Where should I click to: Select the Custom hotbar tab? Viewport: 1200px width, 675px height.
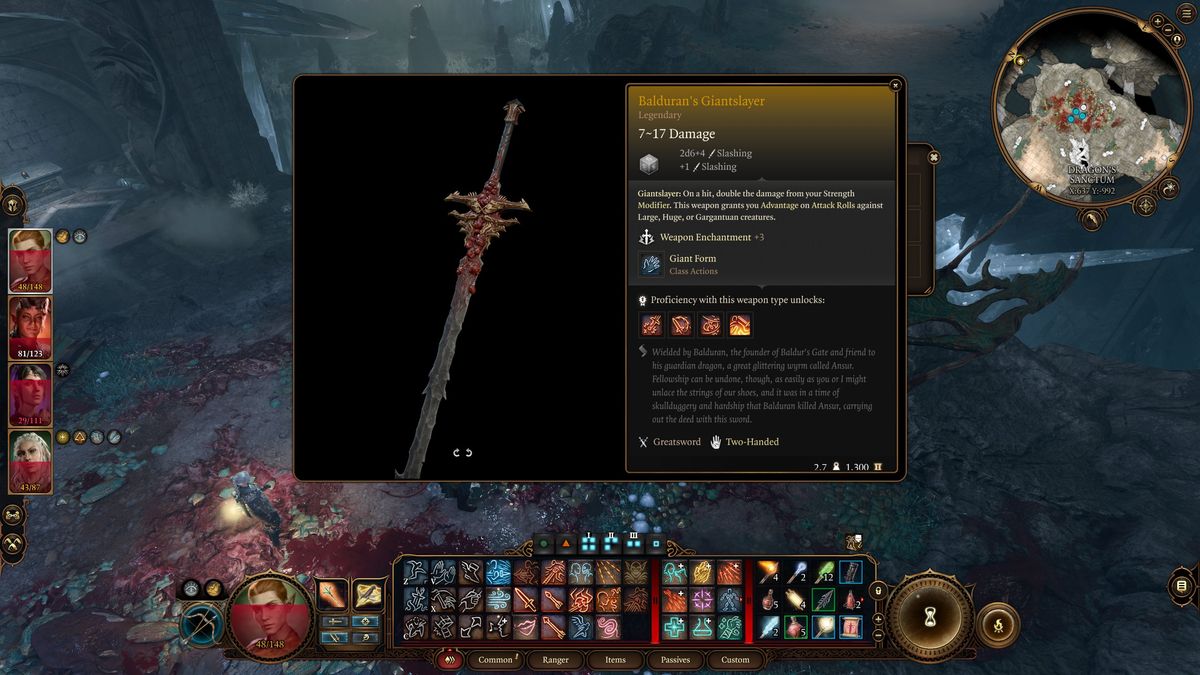pyautogui.click(x=735, y=660)
